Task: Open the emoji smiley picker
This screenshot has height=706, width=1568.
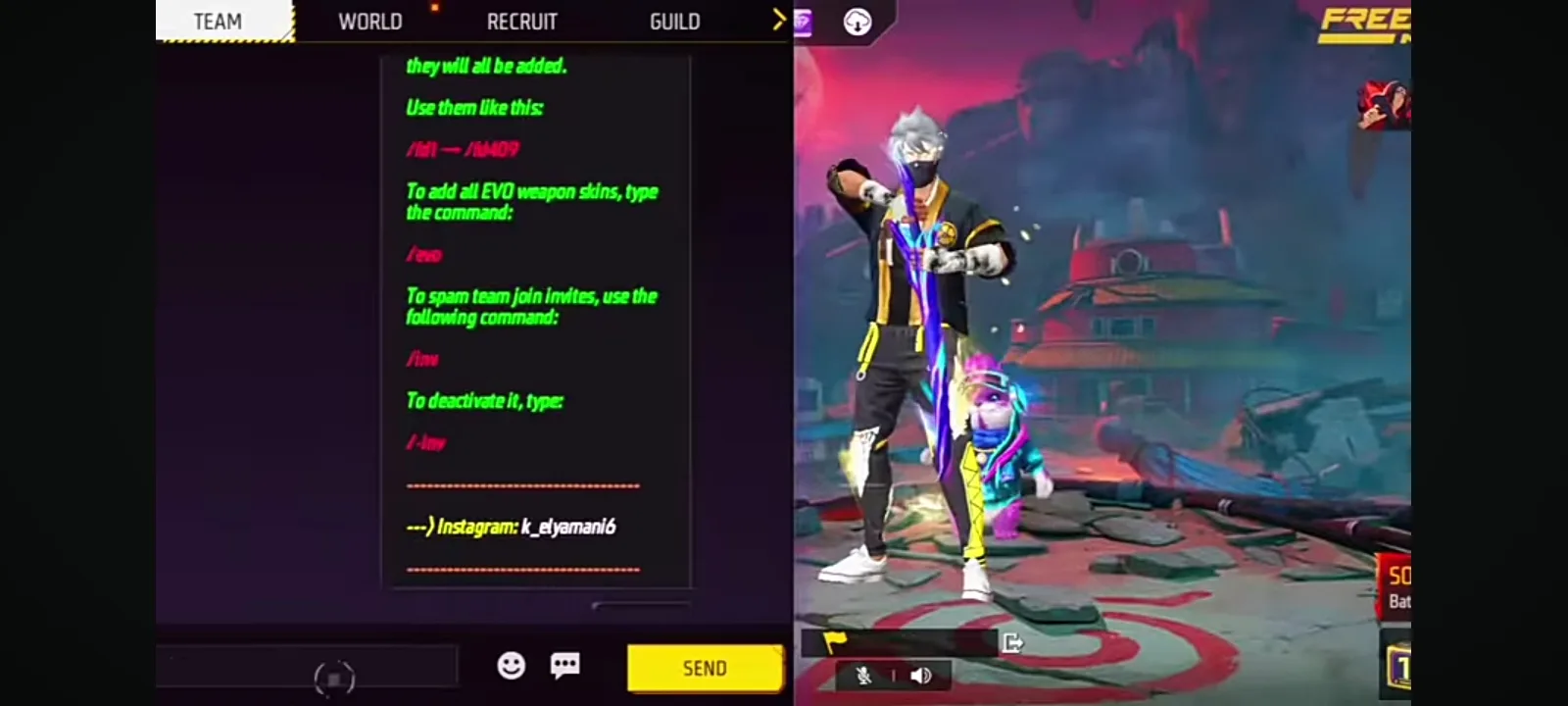Action: click(511, 666)
